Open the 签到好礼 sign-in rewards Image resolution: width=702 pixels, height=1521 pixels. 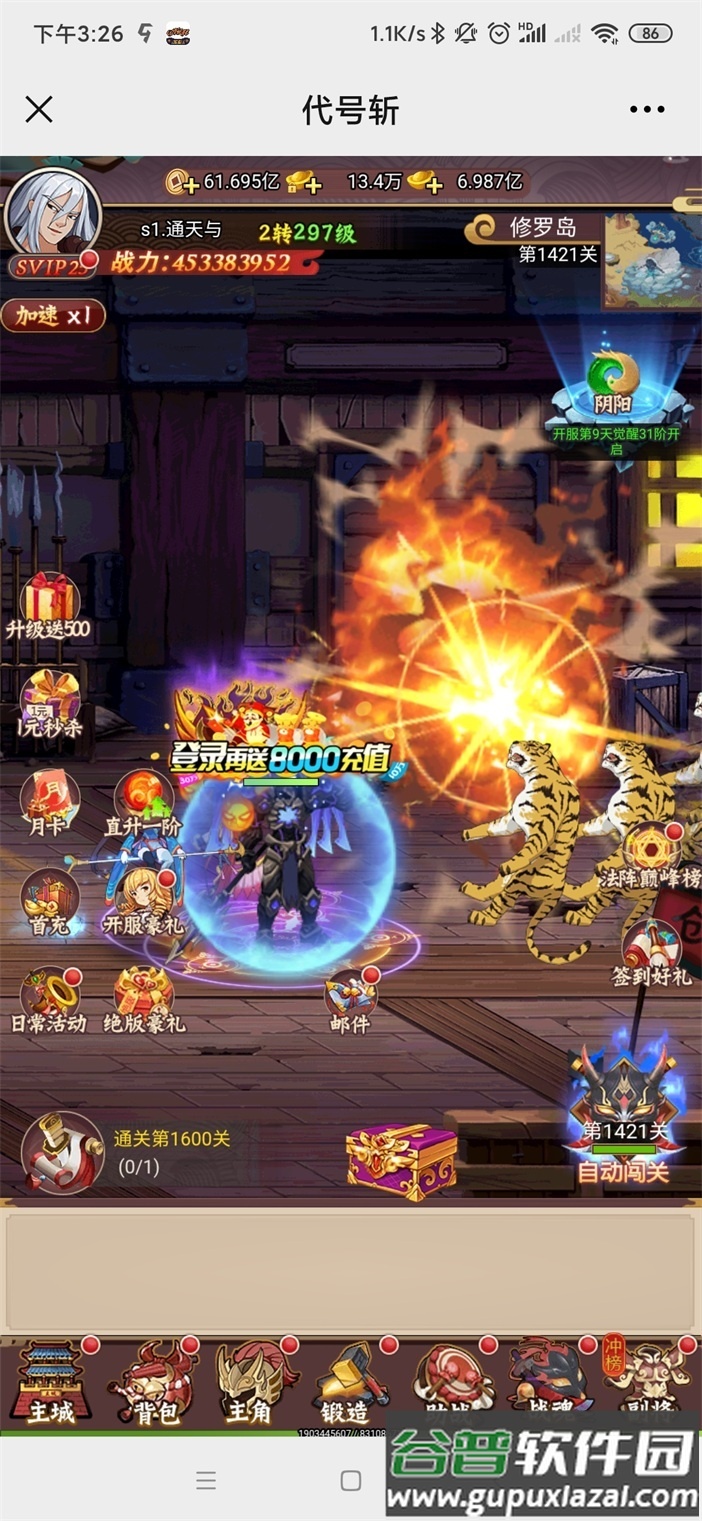click(652, 953)
